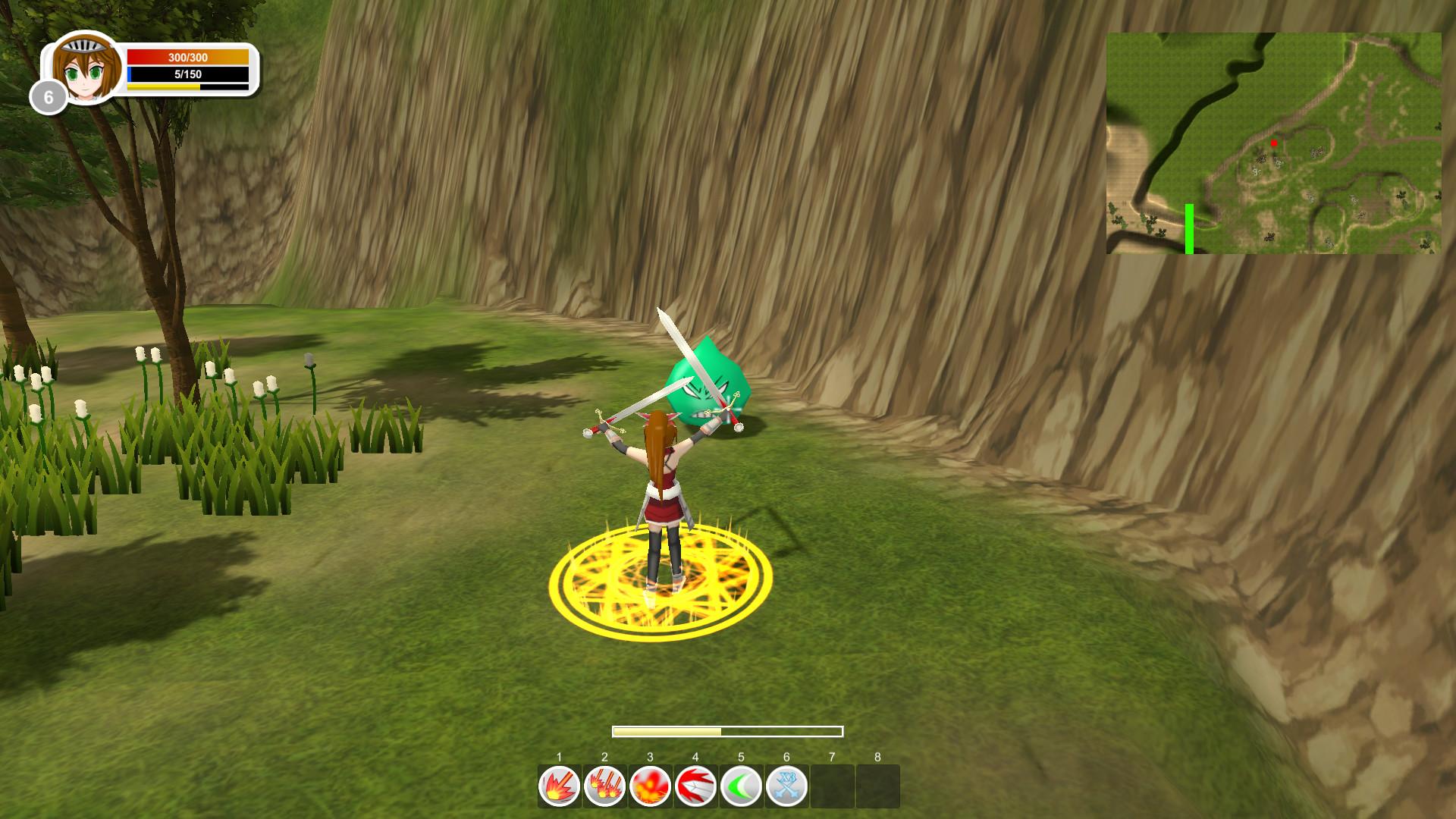Viewport: 1456px width, 819px height.
Task: Click the minimap of the area
Action: click(x=1273, y=143)
